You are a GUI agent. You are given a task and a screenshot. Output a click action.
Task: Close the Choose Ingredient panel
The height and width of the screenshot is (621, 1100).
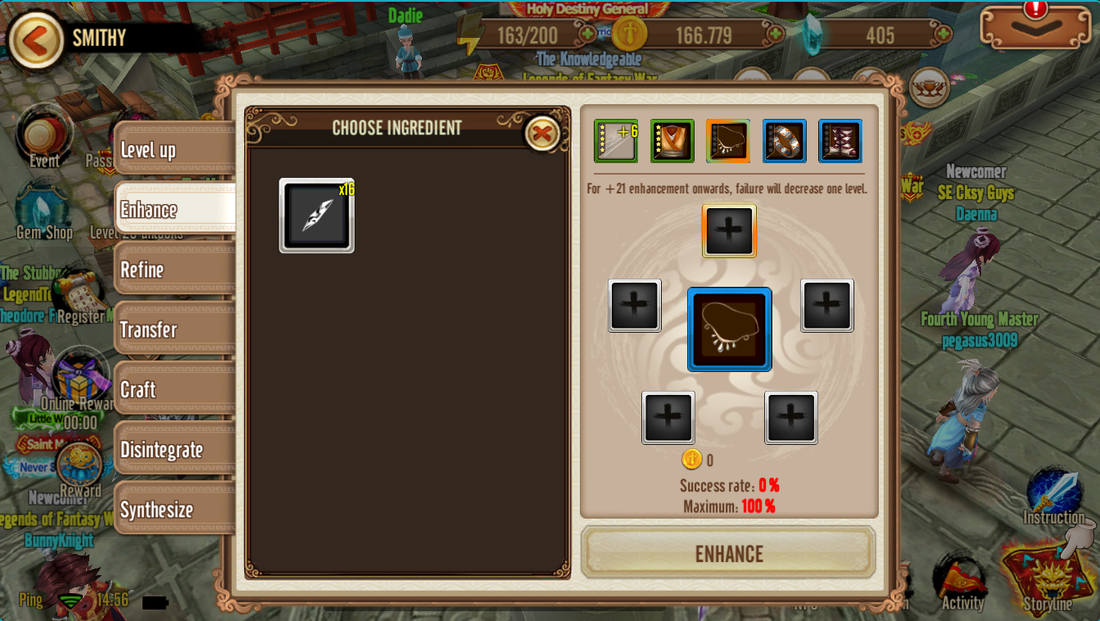(543, 132)
